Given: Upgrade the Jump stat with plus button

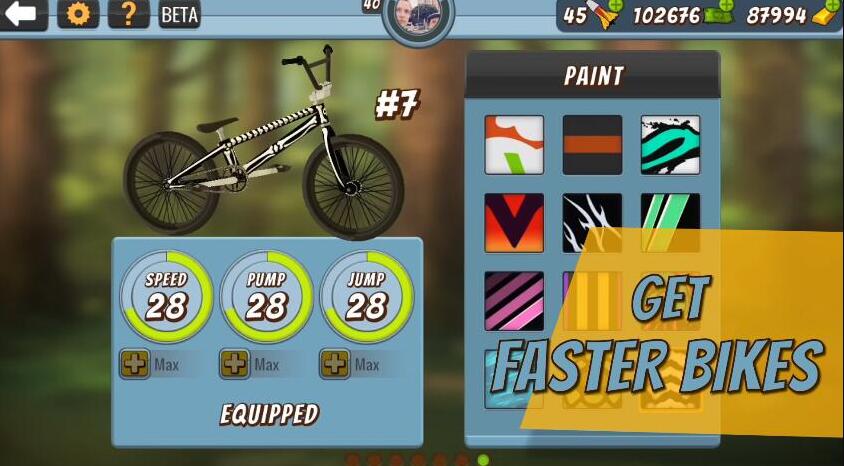Looking at the screenshot, I should [335, 364].
